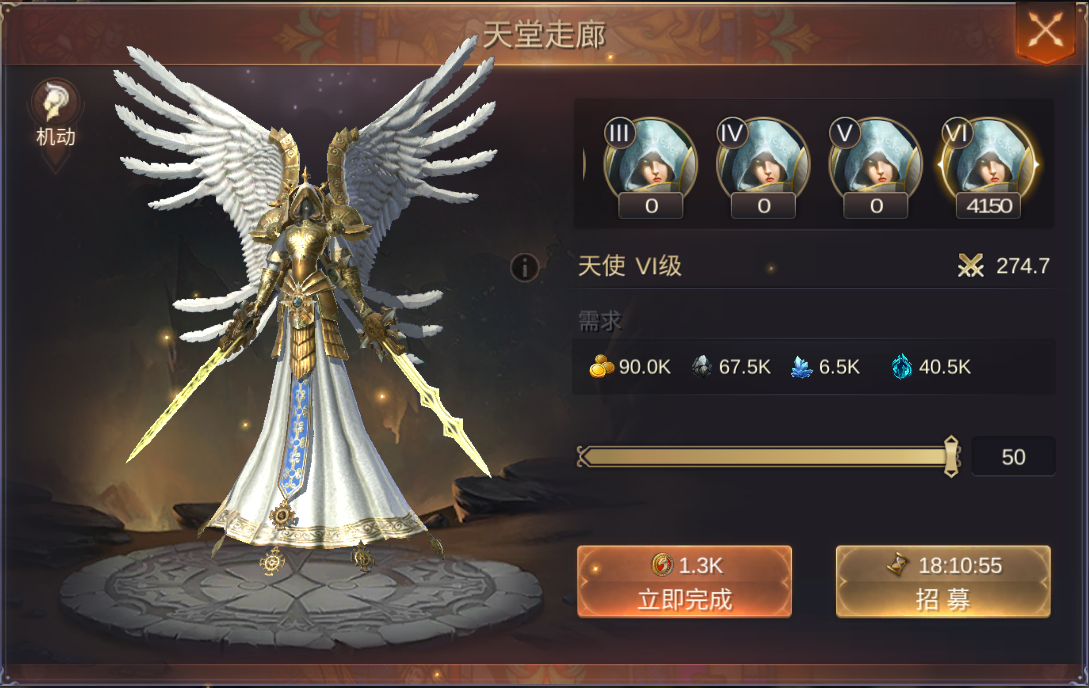Close the 天堂走廊 window
The image size is (1089, 688).
[1045, 30]
